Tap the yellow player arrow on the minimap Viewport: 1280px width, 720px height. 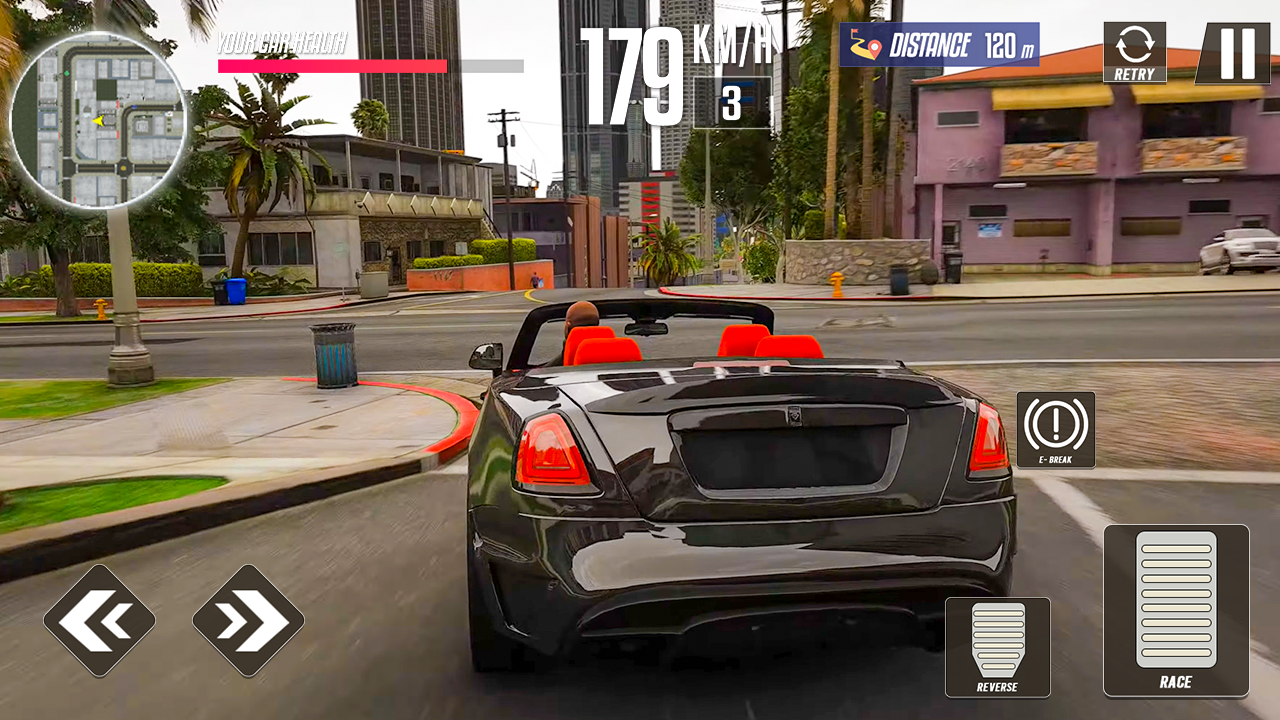tap(97, 120)
